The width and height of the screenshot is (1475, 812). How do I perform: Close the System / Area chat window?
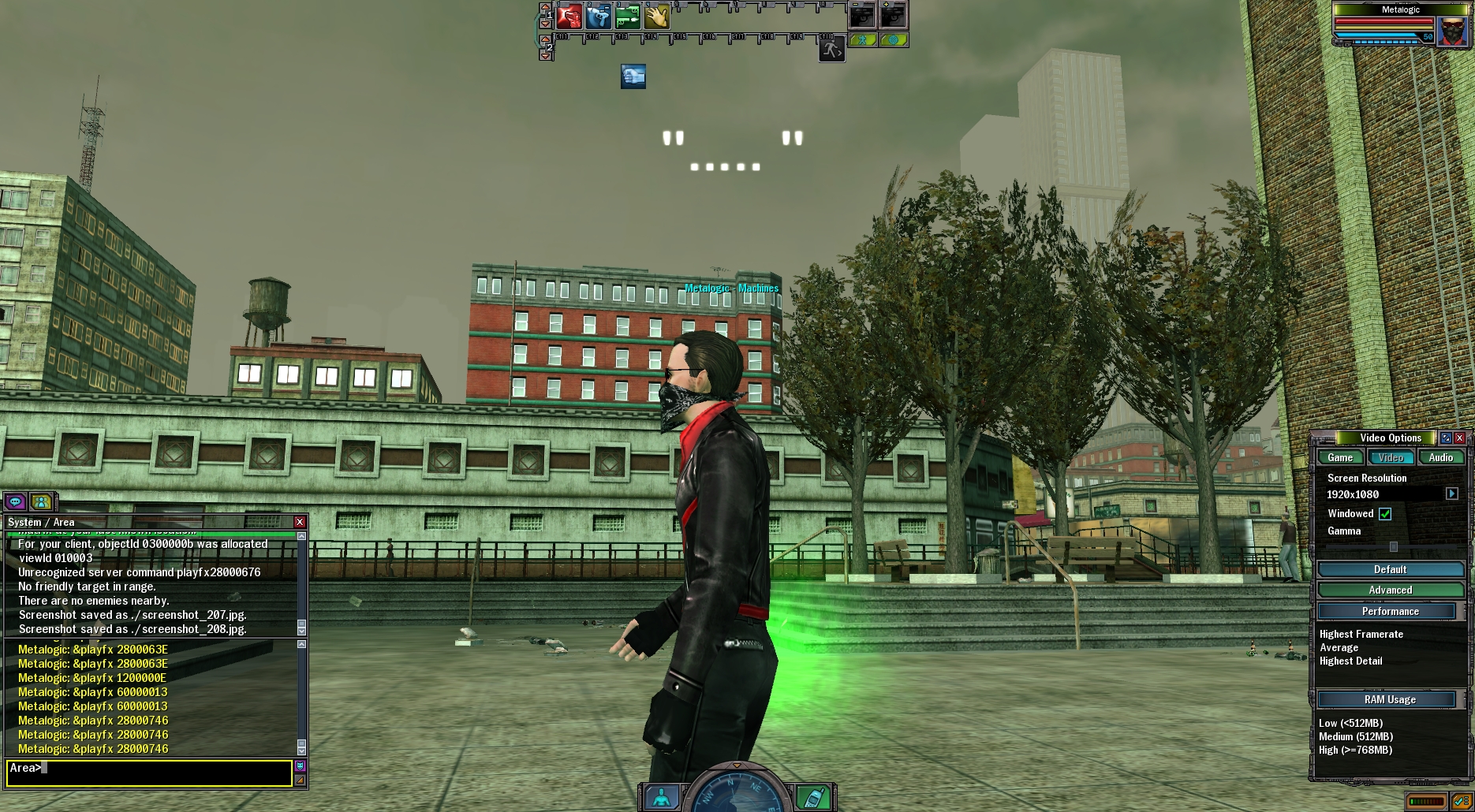tap(300, 522)
